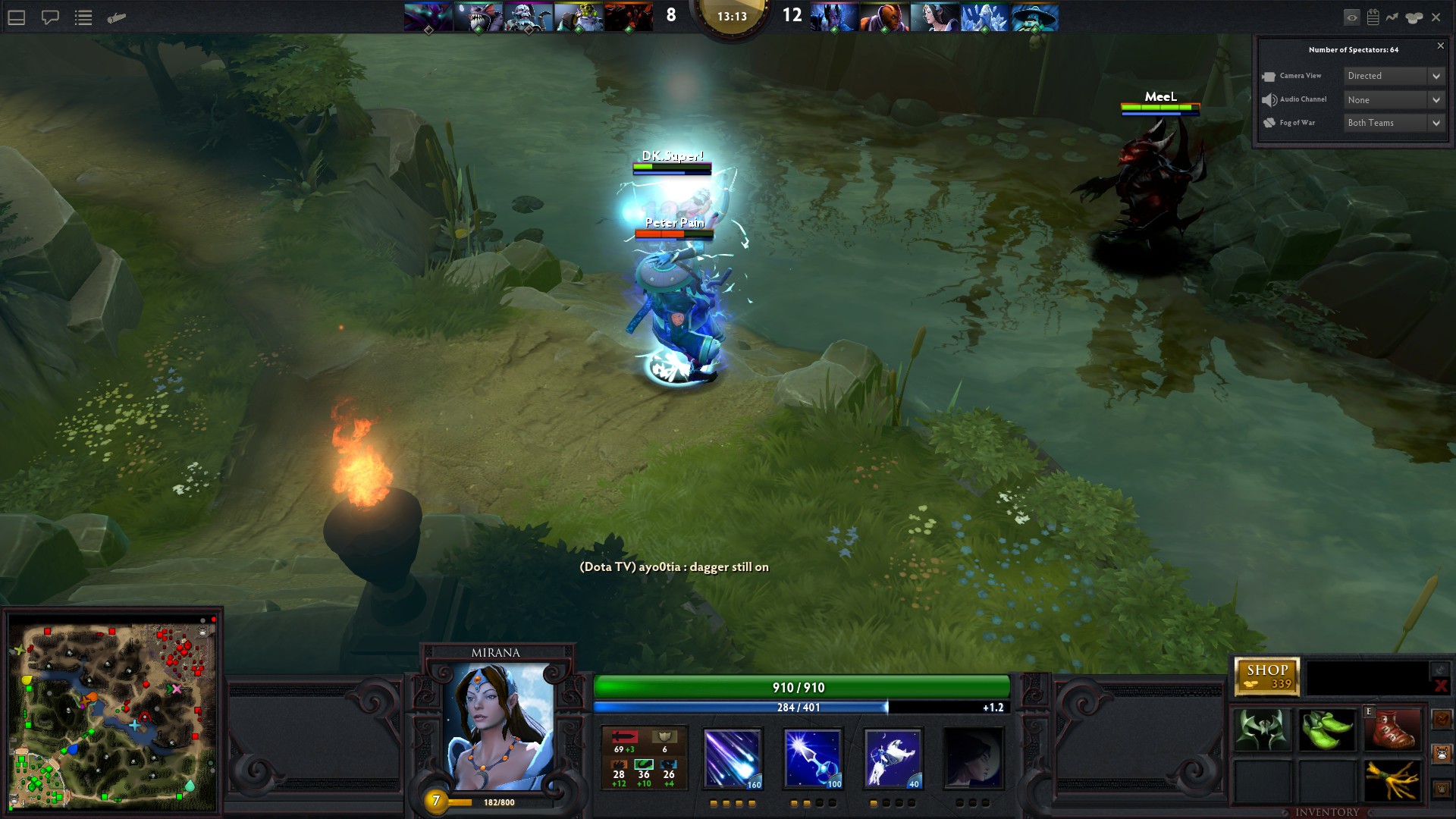This screenshot has width=1456, height=819.
Task: Use the red Boots of Travel item
Action: [x=1392, y=730]
